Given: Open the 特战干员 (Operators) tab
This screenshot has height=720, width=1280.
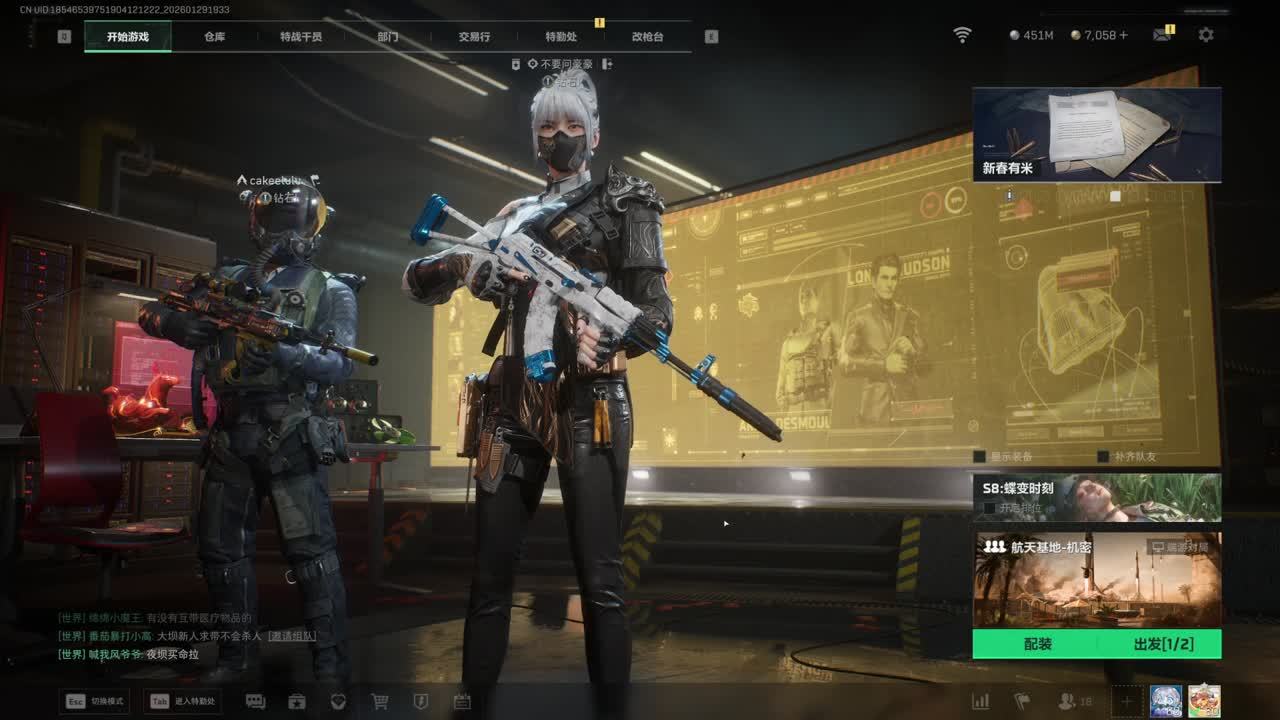Looking at the screenshot, I should [301, 37].
